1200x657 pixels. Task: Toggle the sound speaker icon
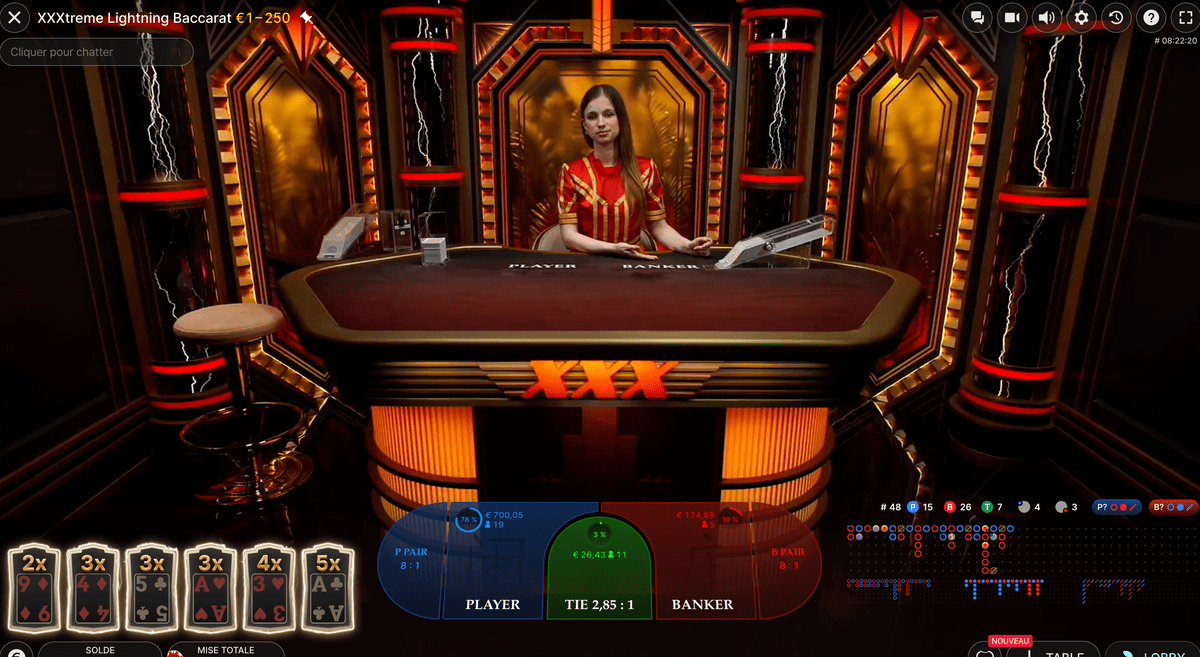click(1046, 18)
